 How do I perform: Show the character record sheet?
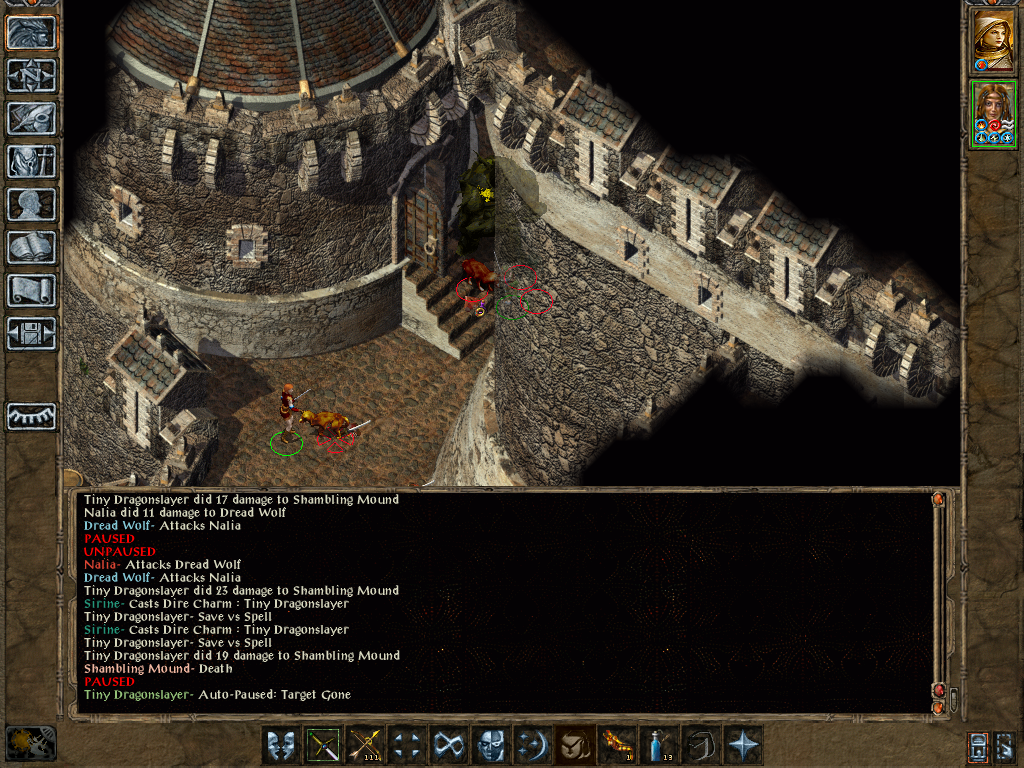(31, 204)
